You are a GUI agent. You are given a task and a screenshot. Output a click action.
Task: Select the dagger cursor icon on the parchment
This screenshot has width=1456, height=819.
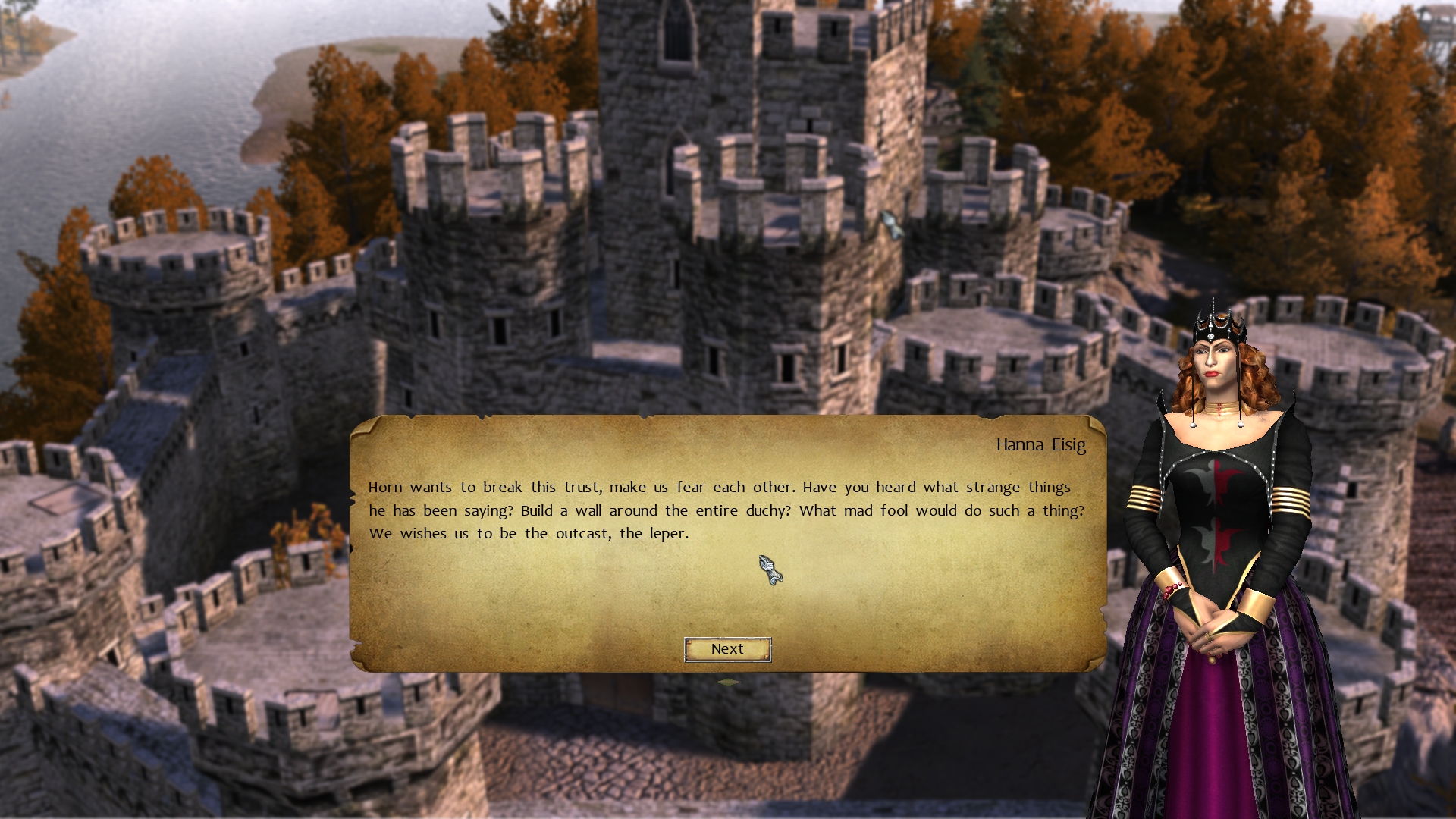(768, 571)
